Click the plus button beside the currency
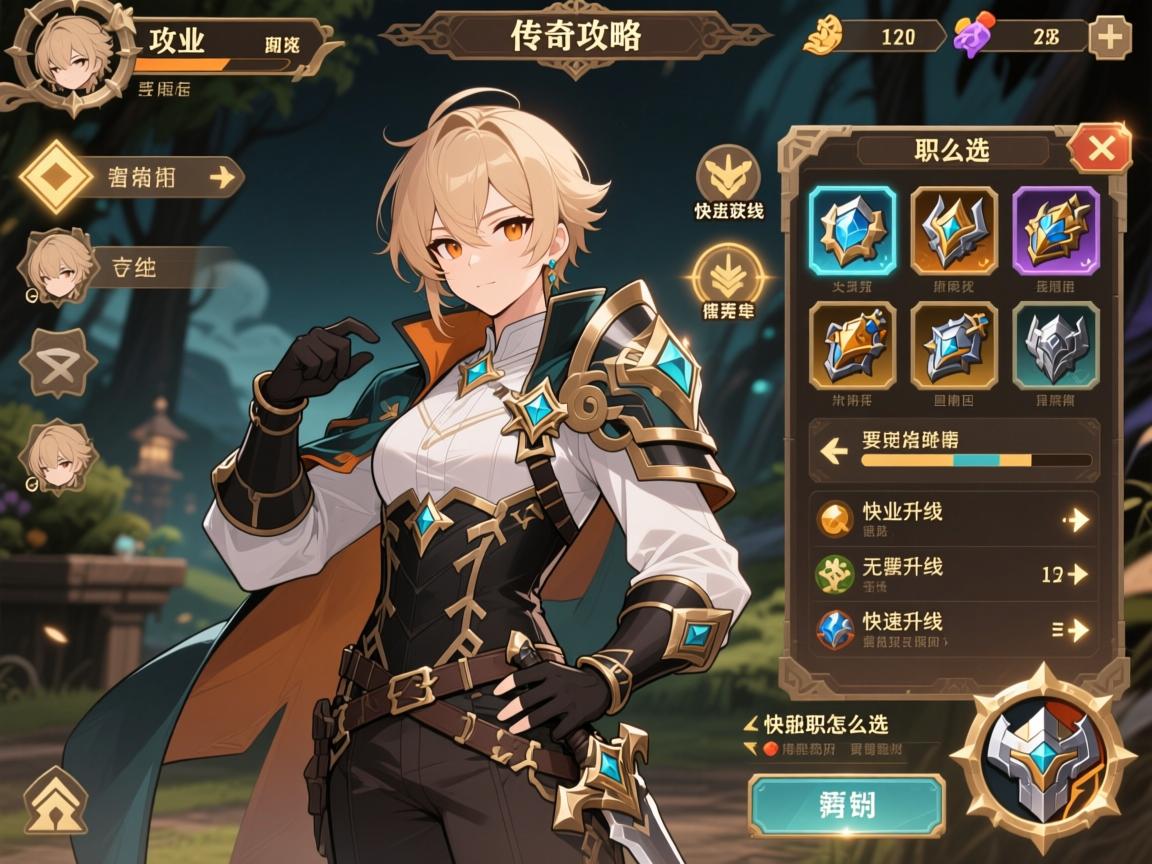1152x864 pixels. [x=1109, y=38]
